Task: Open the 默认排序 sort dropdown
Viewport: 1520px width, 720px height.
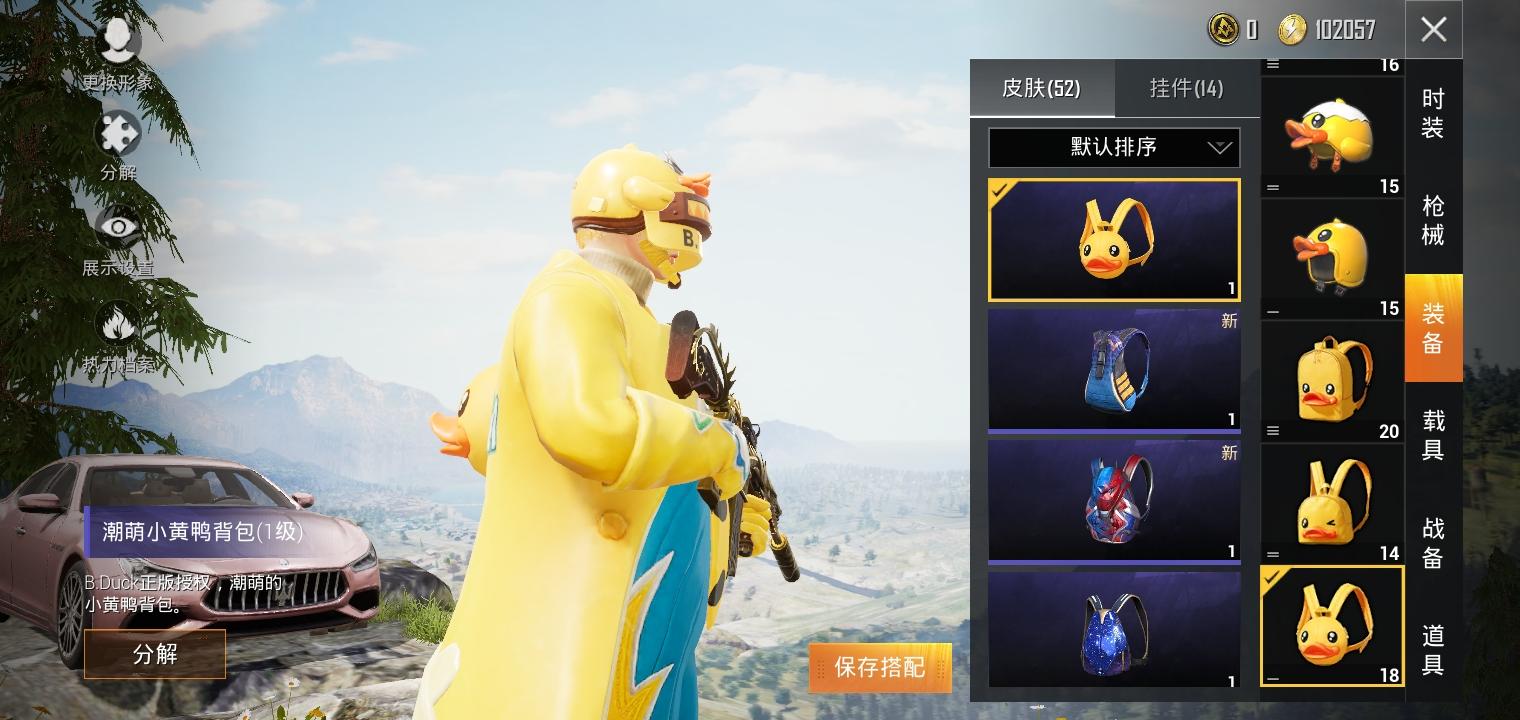Action: (1113, 147)
